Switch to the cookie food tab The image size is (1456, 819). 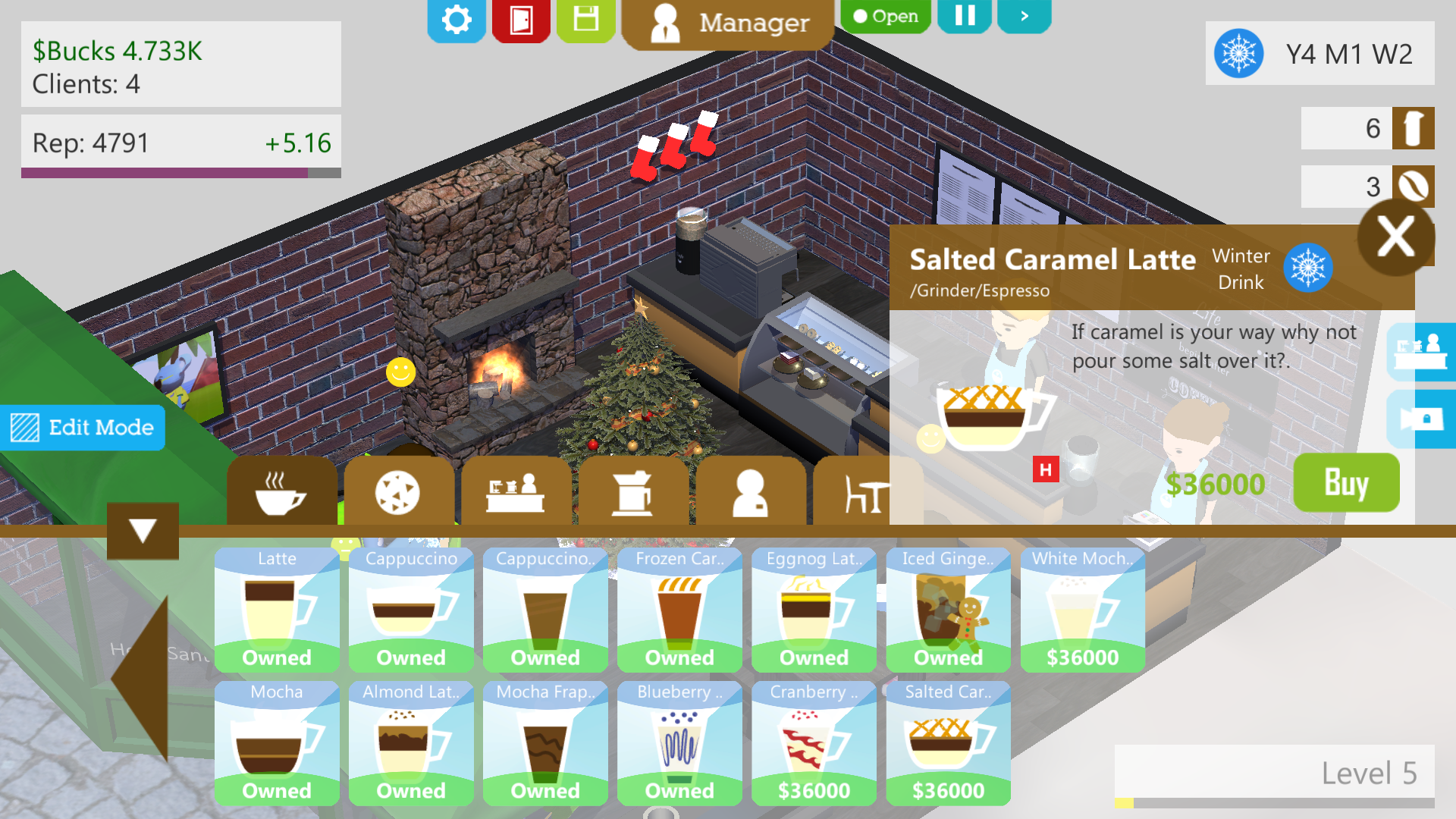[x=398, y=493]
